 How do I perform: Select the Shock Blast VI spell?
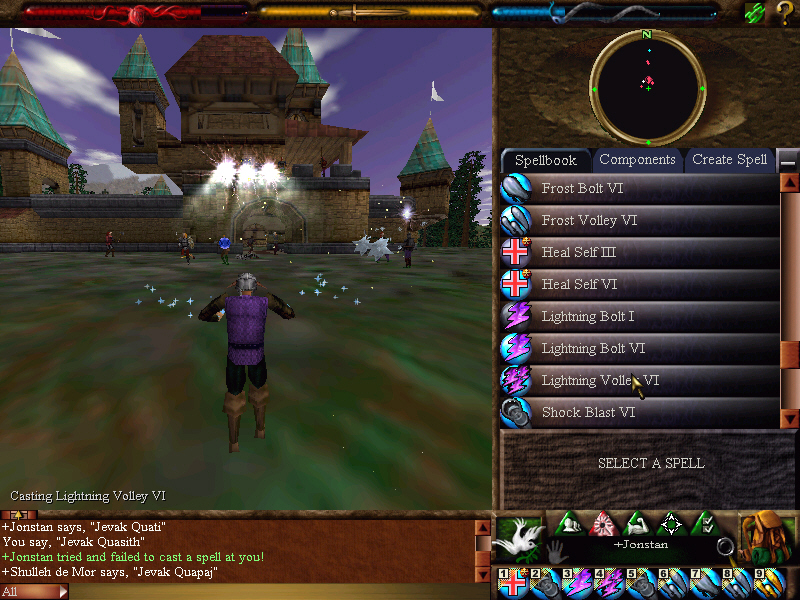click(640, 412)
